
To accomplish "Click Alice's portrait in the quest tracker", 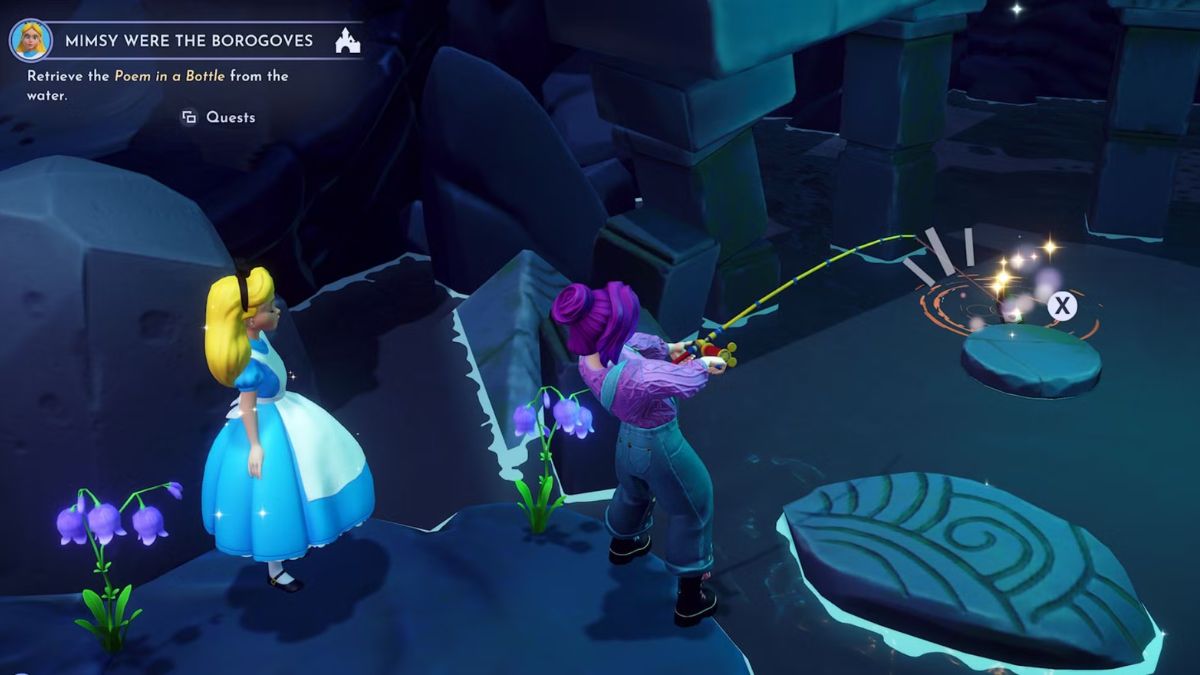I will [x=30, y=40].
